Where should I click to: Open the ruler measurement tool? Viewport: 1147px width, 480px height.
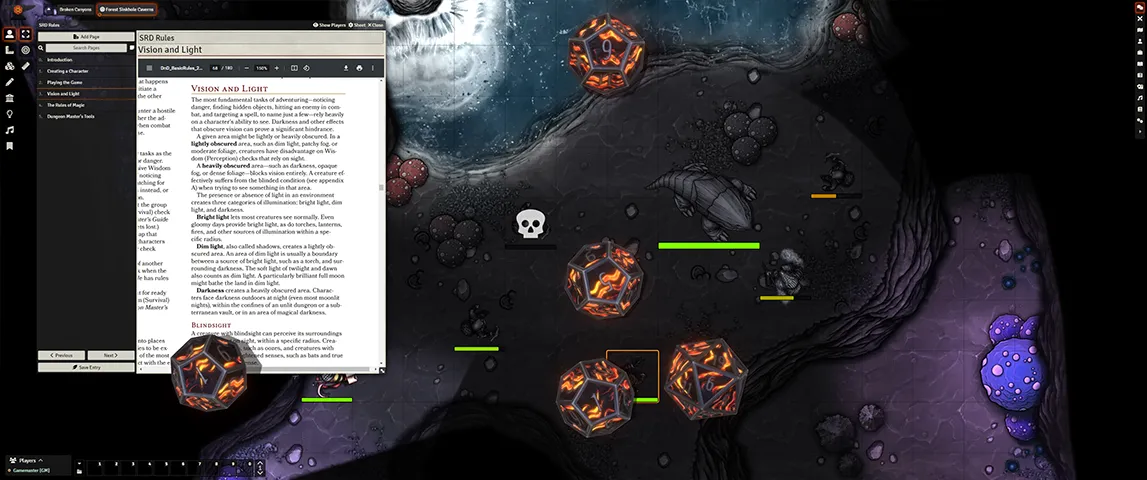tap(25, 65)
